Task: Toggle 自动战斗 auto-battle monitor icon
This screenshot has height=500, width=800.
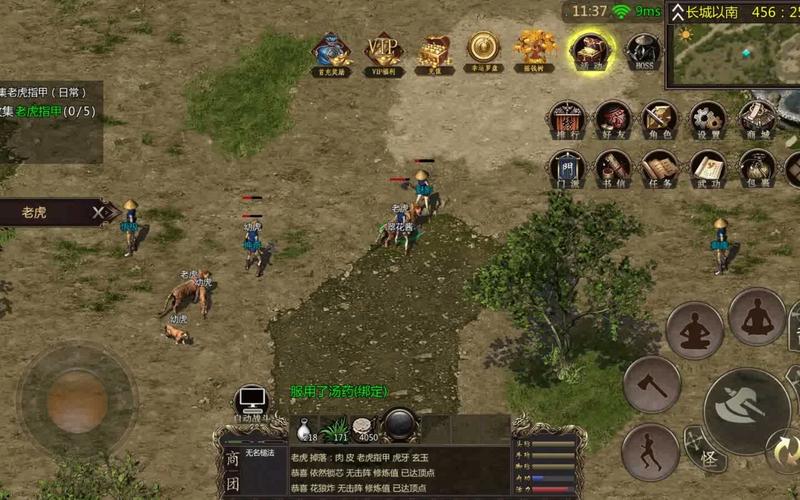Action: pos(250,402)
